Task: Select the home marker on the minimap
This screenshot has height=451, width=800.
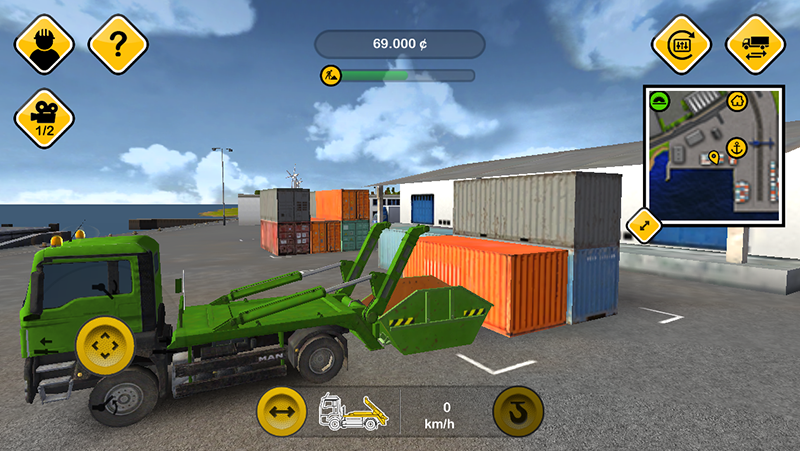Action: pos(736,100)
